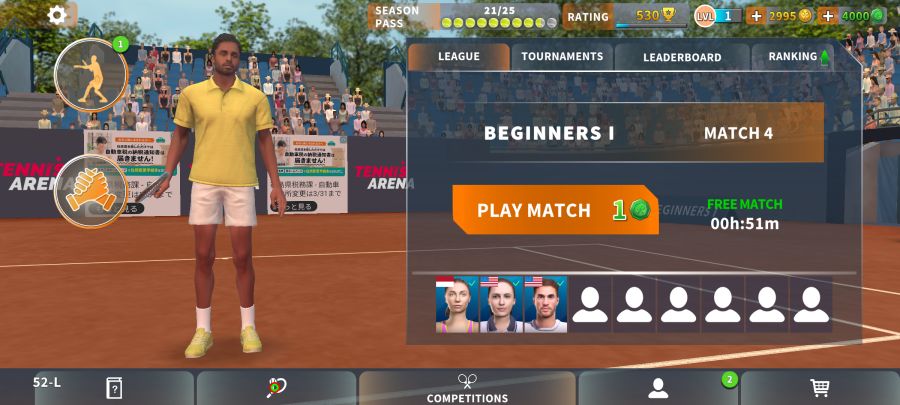Add more gold coins with plus button
900x405 pixels.
[756, 16]
